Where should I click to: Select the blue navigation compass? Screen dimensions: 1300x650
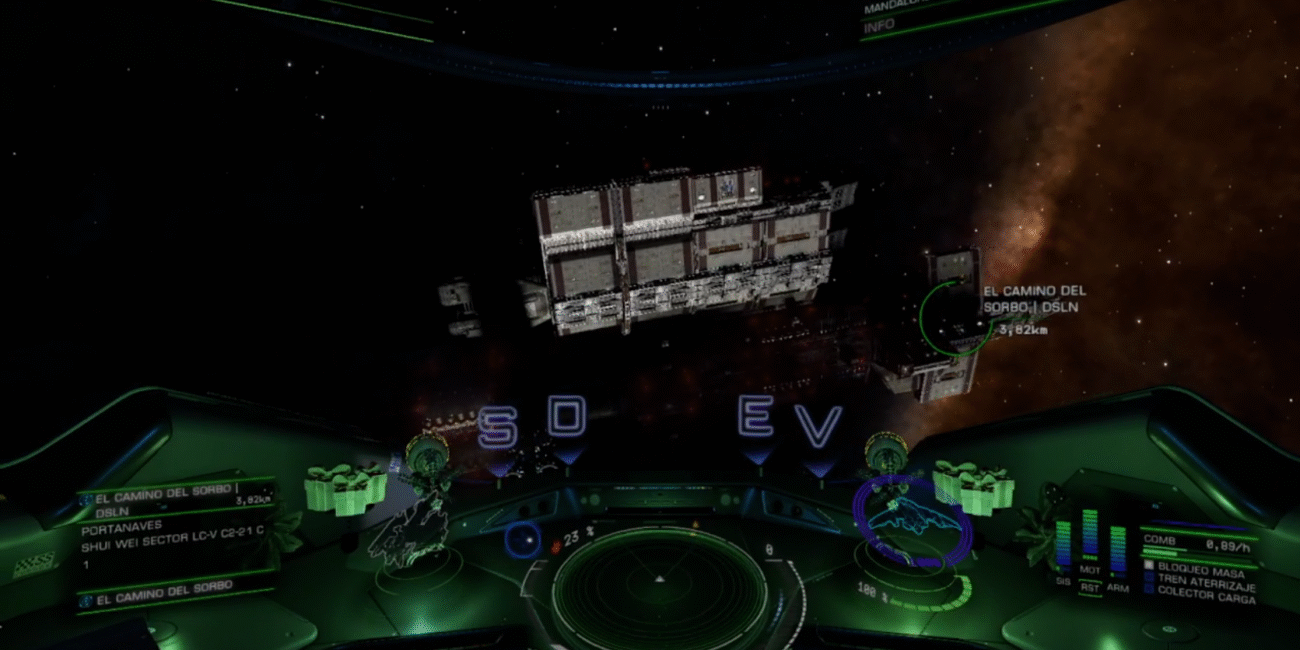pyautogui.click(x=521, y=541)
